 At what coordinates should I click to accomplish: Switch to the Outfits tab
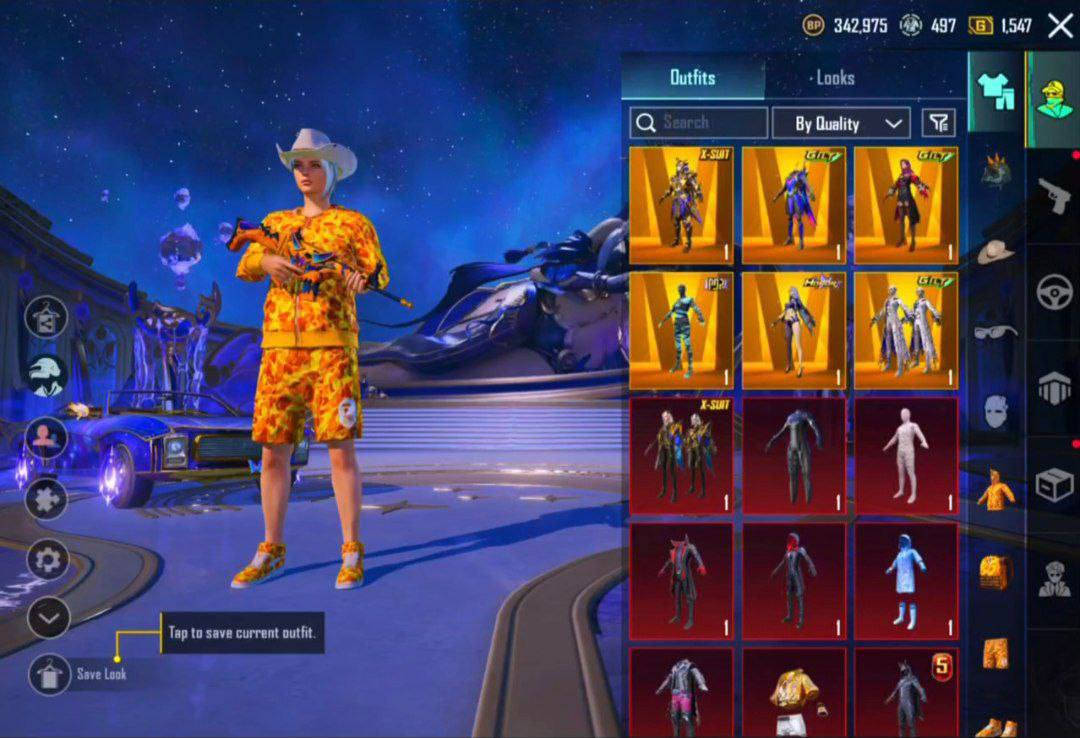[692, 77]
